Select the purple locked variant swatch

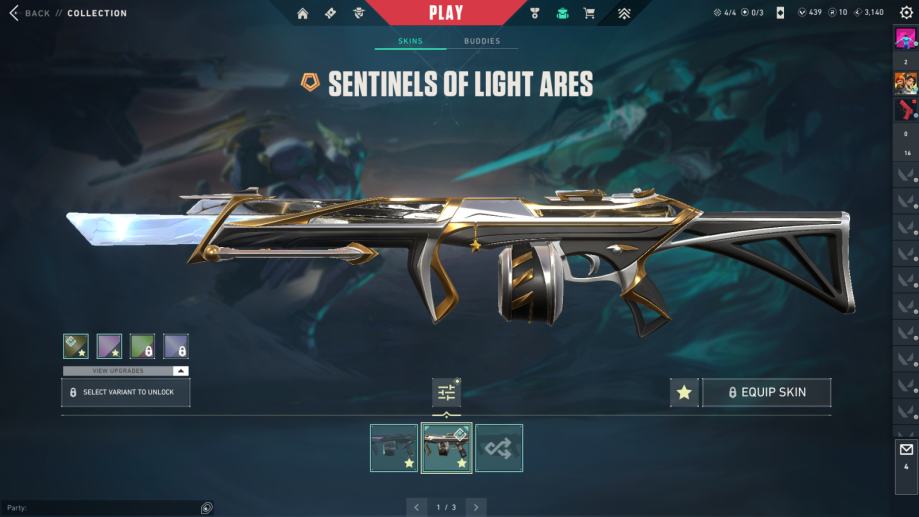pyautogui.click(x=177, y=346)
